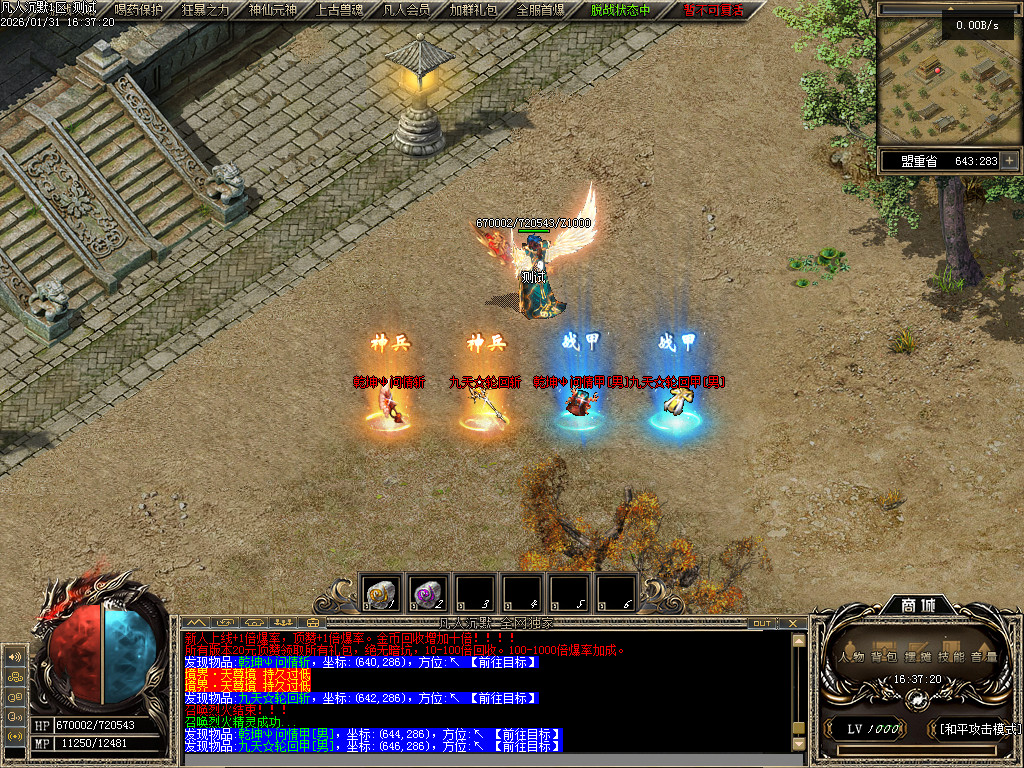Click the 脱战状态中 status button

pyautogui.click(x=620, y=10)
